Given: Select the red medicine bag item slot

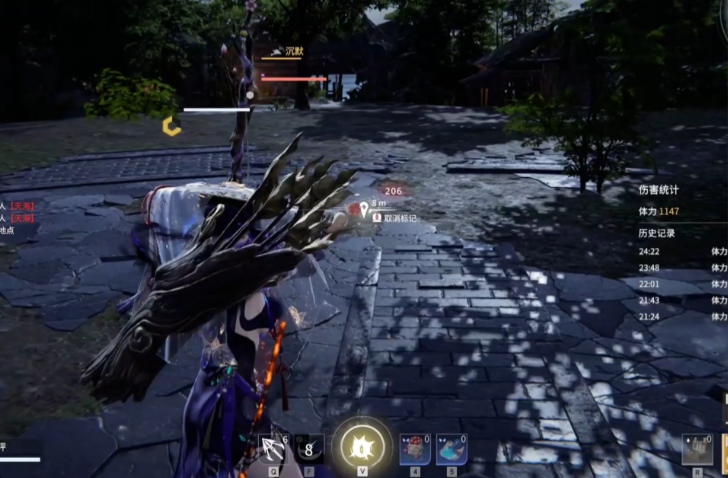Looking at the screenshot, I should tap(415, 448).
